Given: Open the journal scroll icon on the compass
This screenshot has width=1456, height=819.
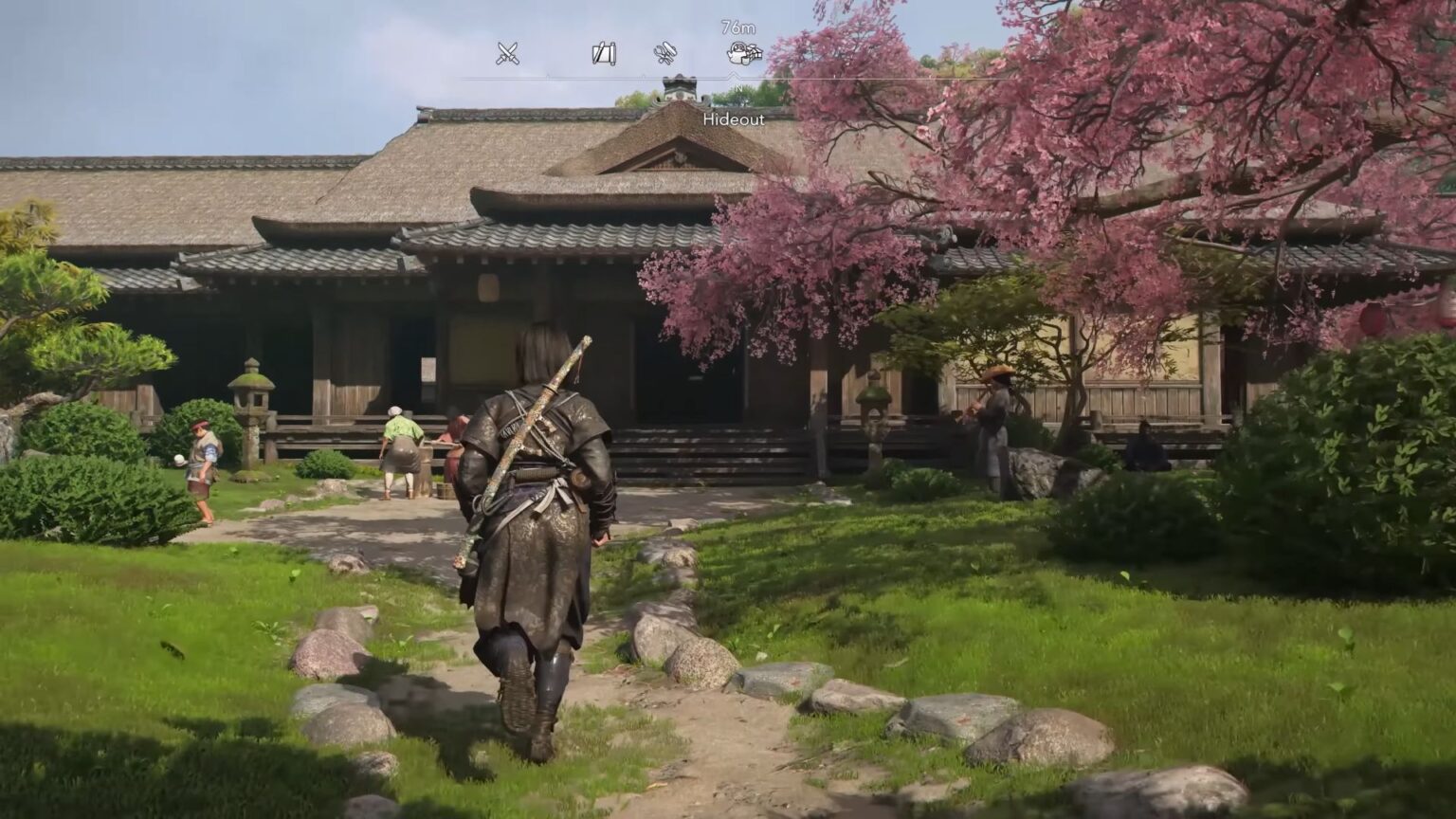Looking at the screenshot, I should coord(602,53).
